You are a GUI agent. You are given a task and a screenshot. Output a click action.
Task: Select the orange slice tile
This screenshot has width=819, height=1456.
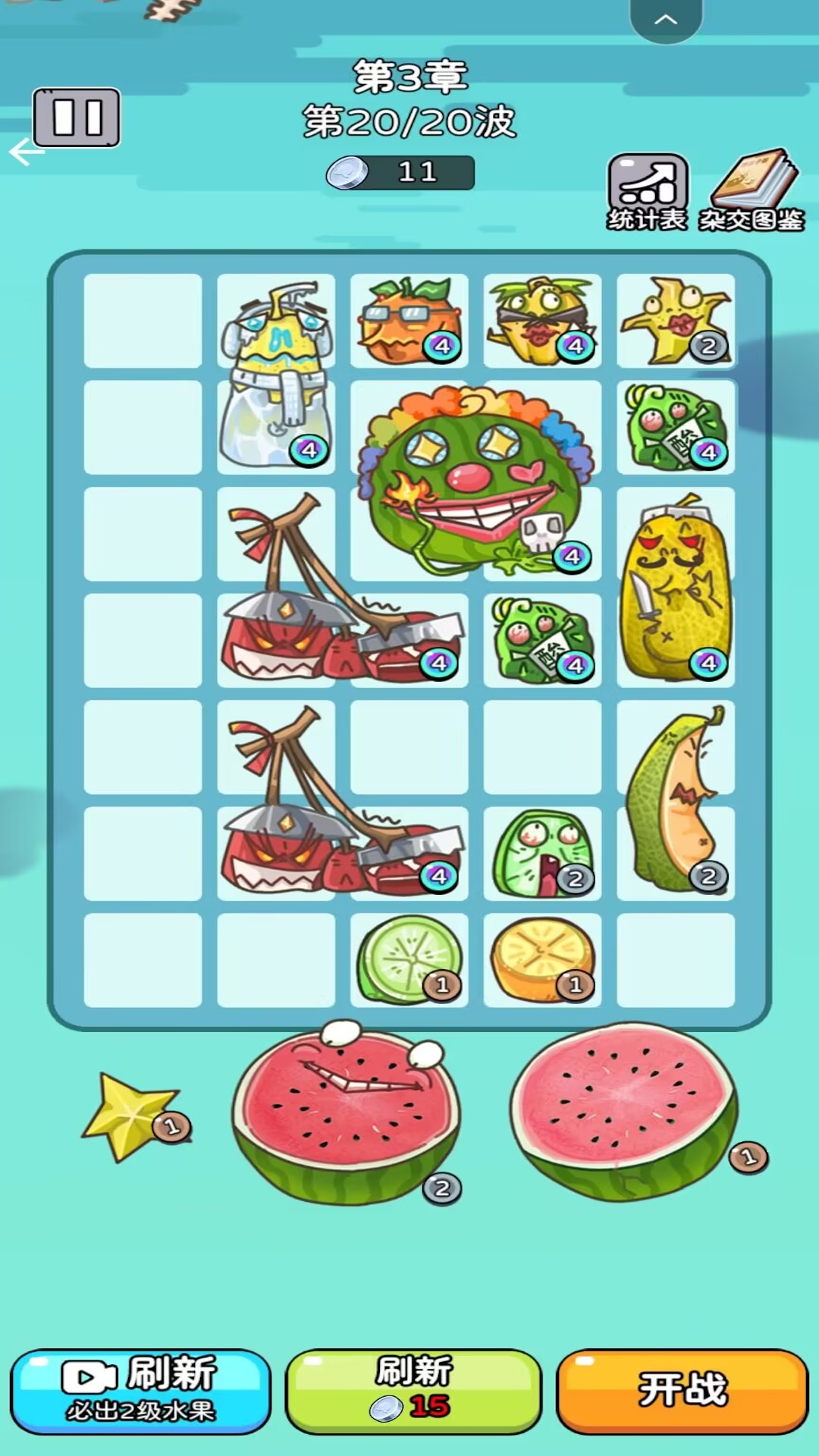542,959
